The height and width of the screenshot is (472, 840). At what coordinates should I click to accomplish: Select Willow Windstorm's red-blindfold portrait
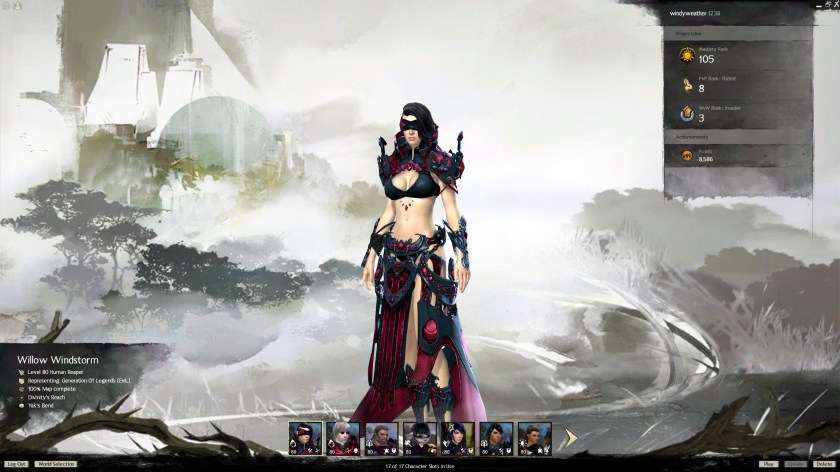point(305,437)
